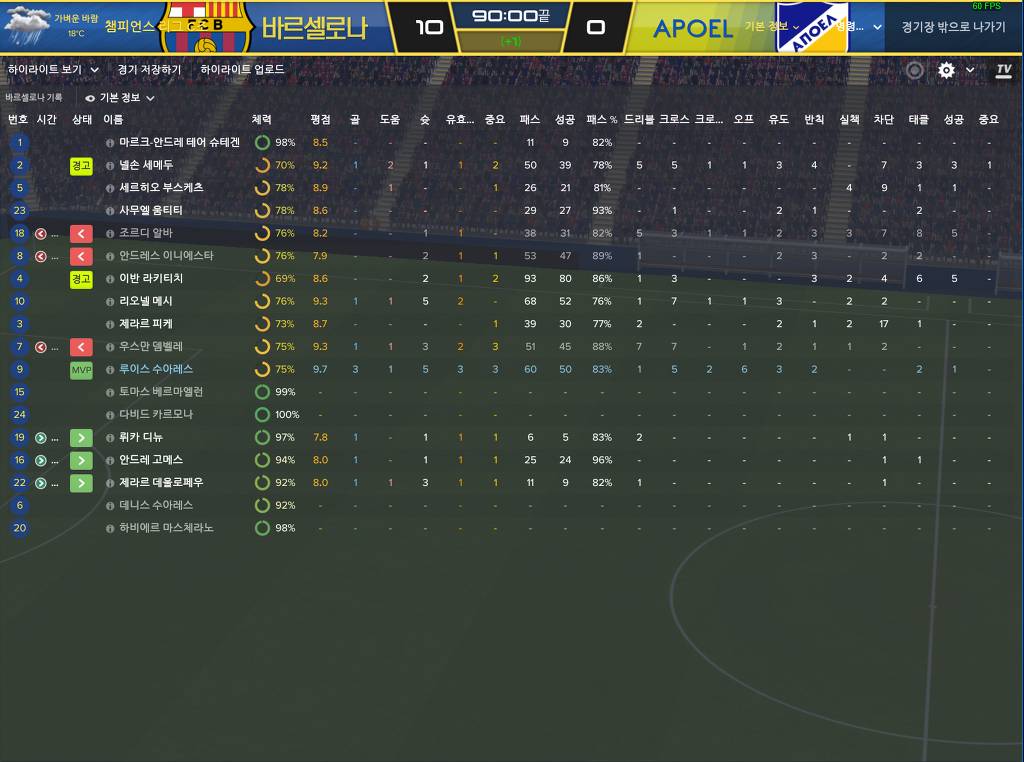1024x762 pixels.
Task: Sort the table by 골 column header
Action: click(355, 119)
